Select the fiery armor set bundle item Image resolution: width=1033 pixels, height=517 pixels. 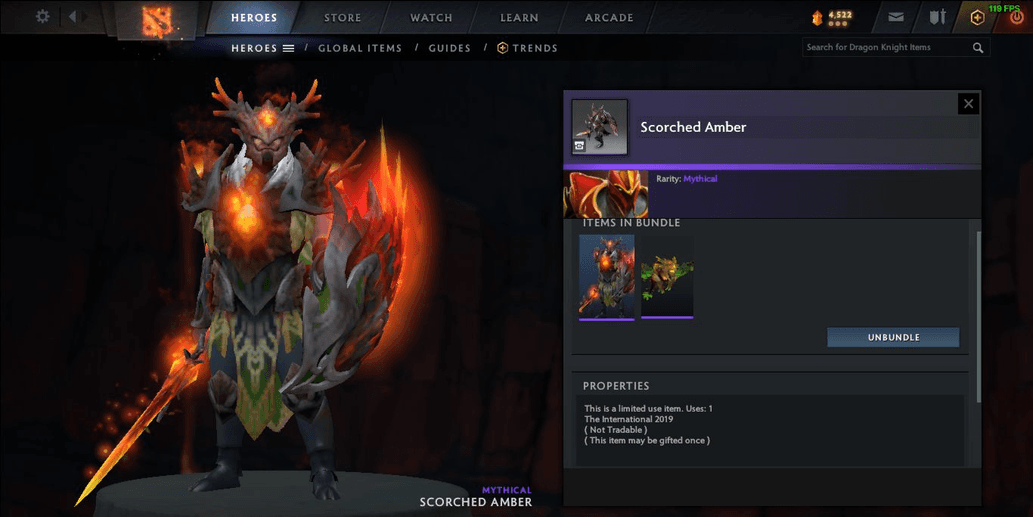pyautogui.click(x=606, y=277)
